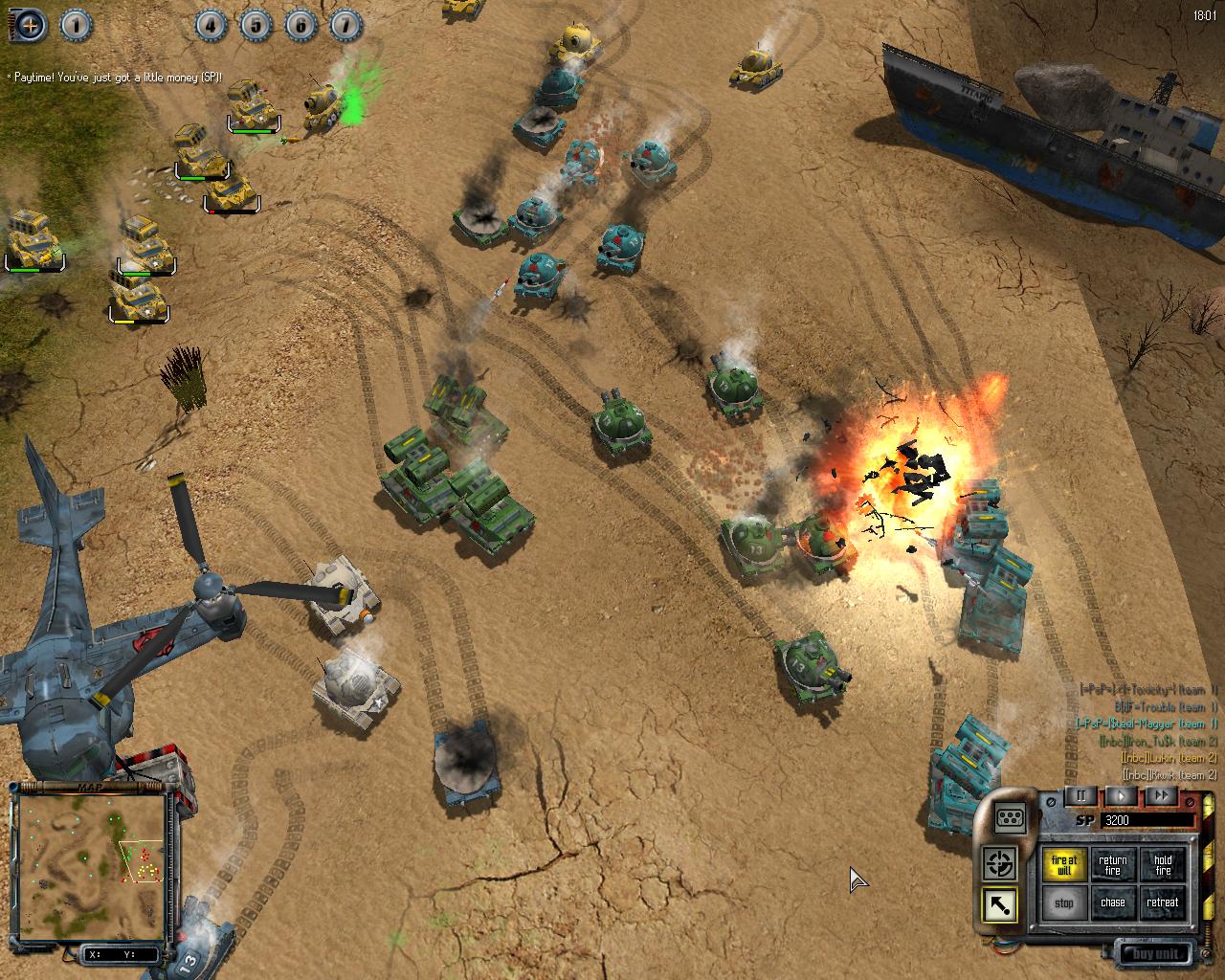Click the formation dots icon
Screen dimensions: 1225x980
pyautogui.click(x=1011, y=817)
